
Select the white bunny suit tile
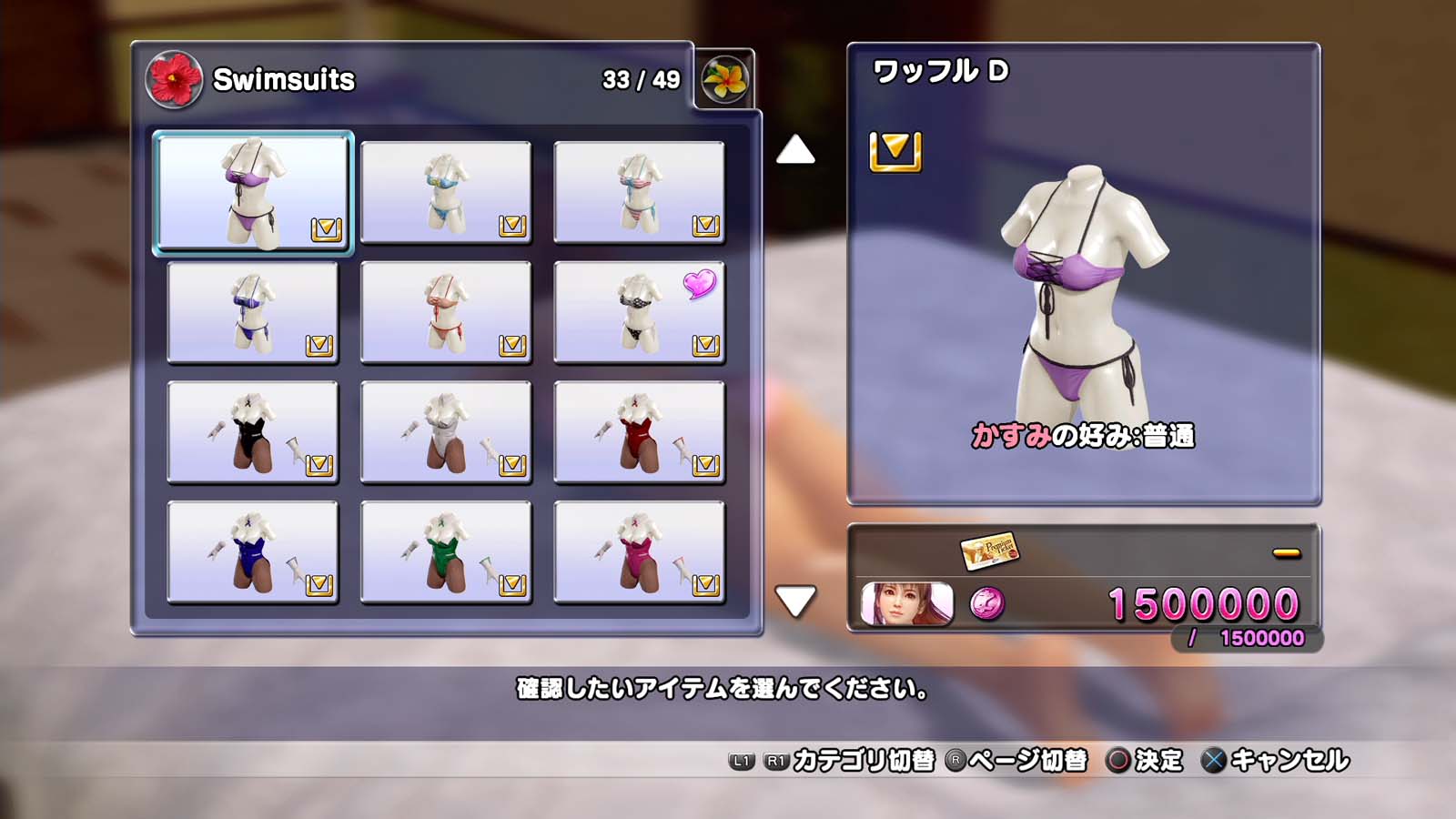pos(446,432)
